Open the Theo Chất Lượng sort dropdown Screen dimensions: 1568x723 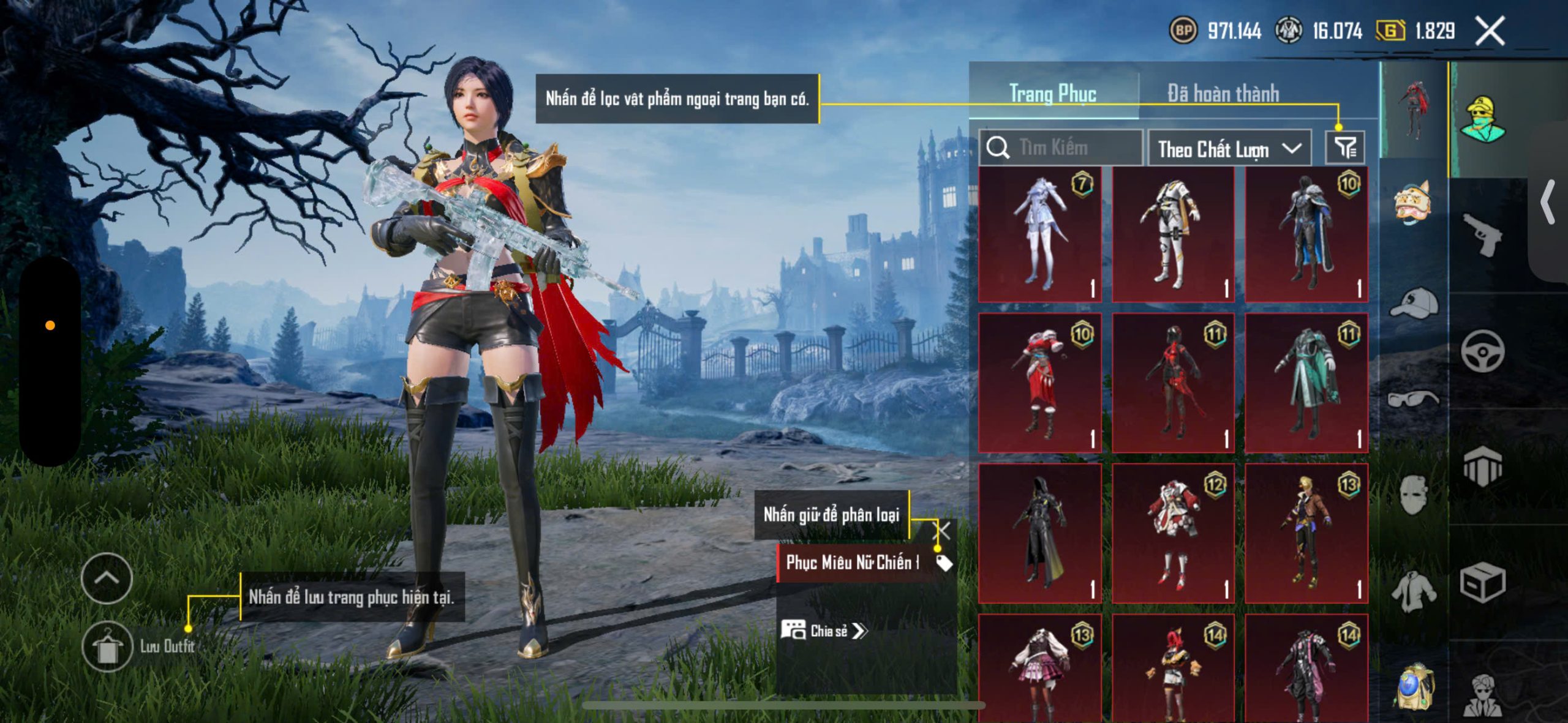(1229, 149)
